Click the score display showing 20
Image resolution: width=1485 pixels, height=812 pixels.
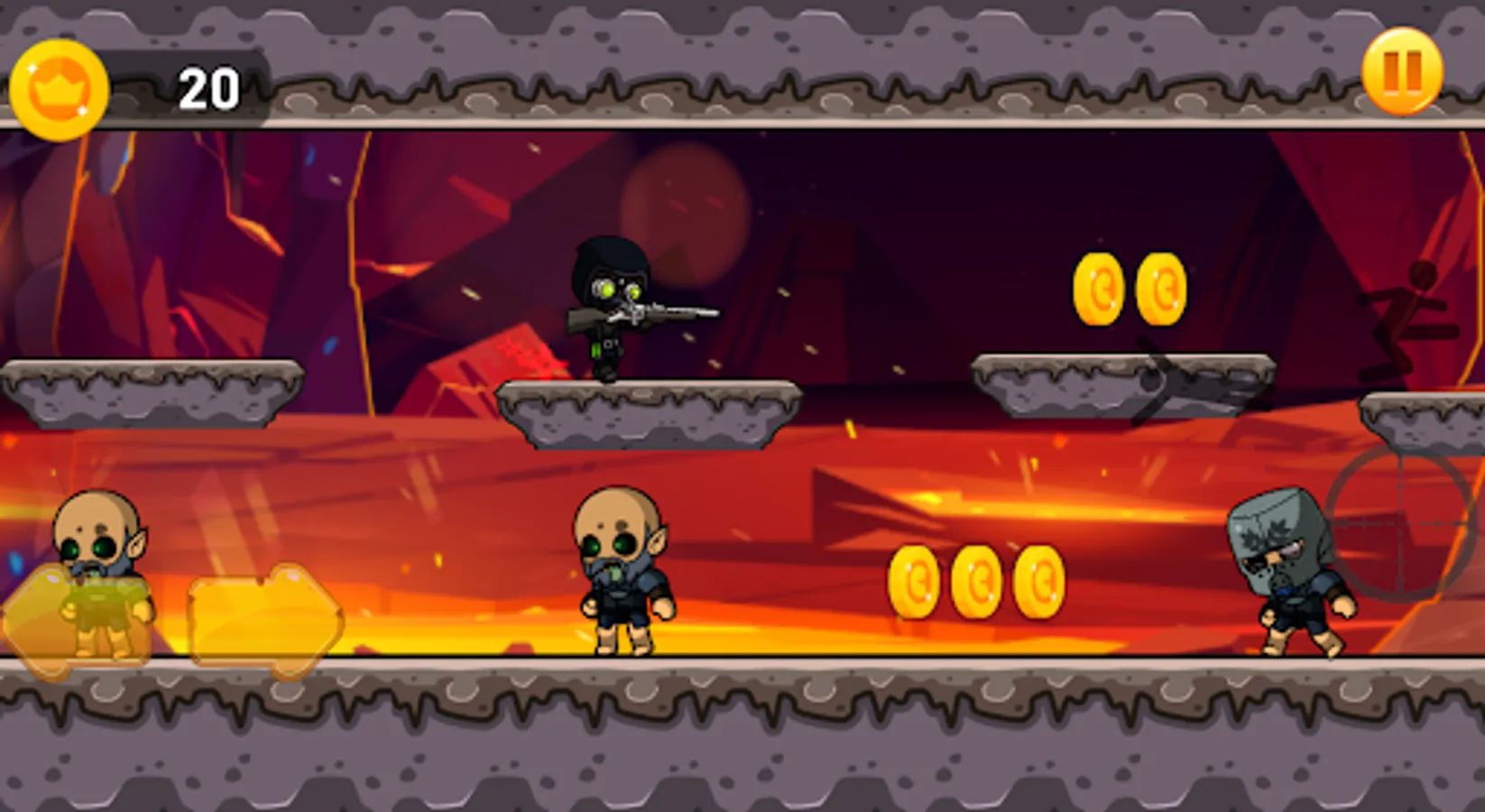(208, 87)
